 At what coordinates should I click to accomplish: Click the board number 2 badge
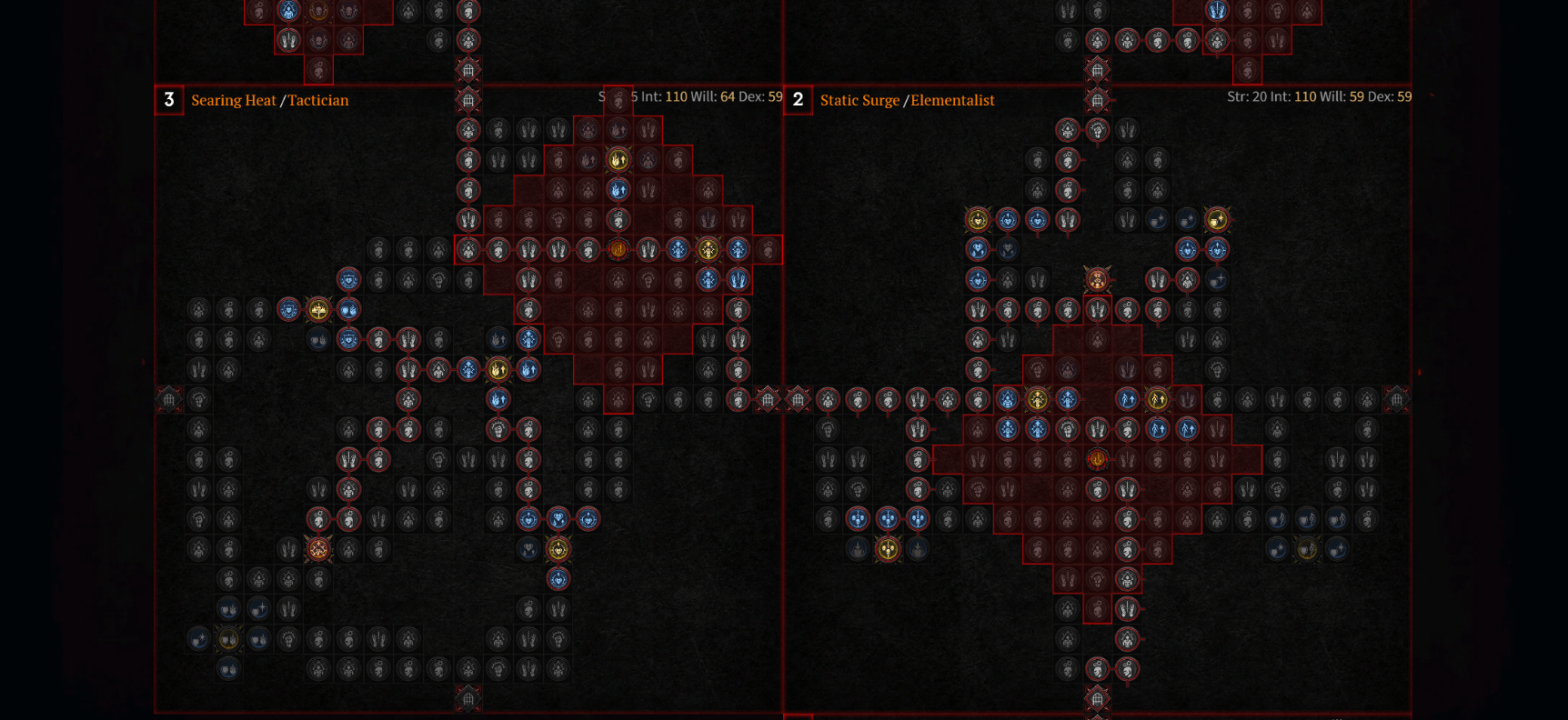(x=799, y=100)
